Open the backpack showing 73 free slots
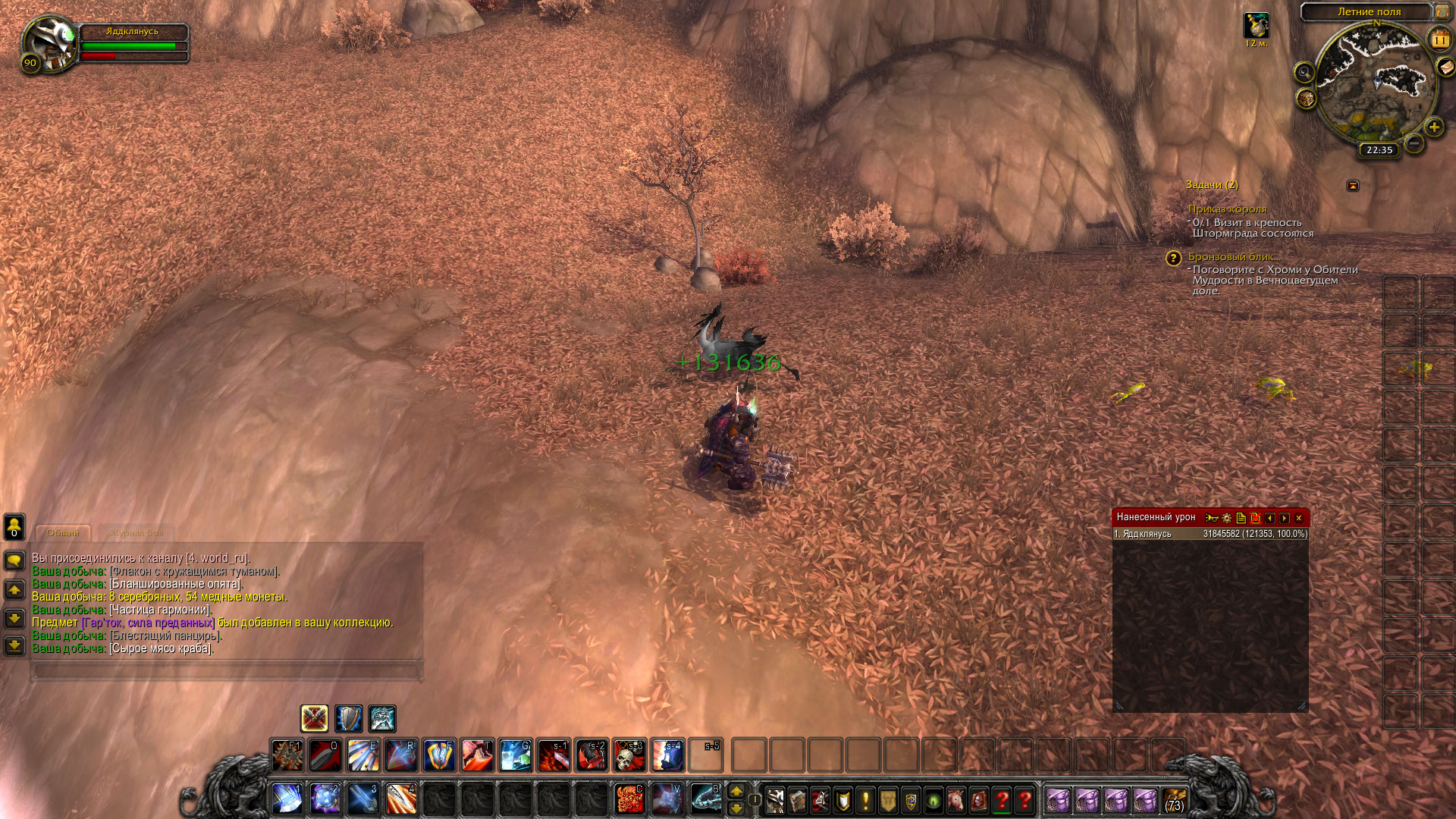Viewport: 1456px width, 819px height. coord(1174,799)
